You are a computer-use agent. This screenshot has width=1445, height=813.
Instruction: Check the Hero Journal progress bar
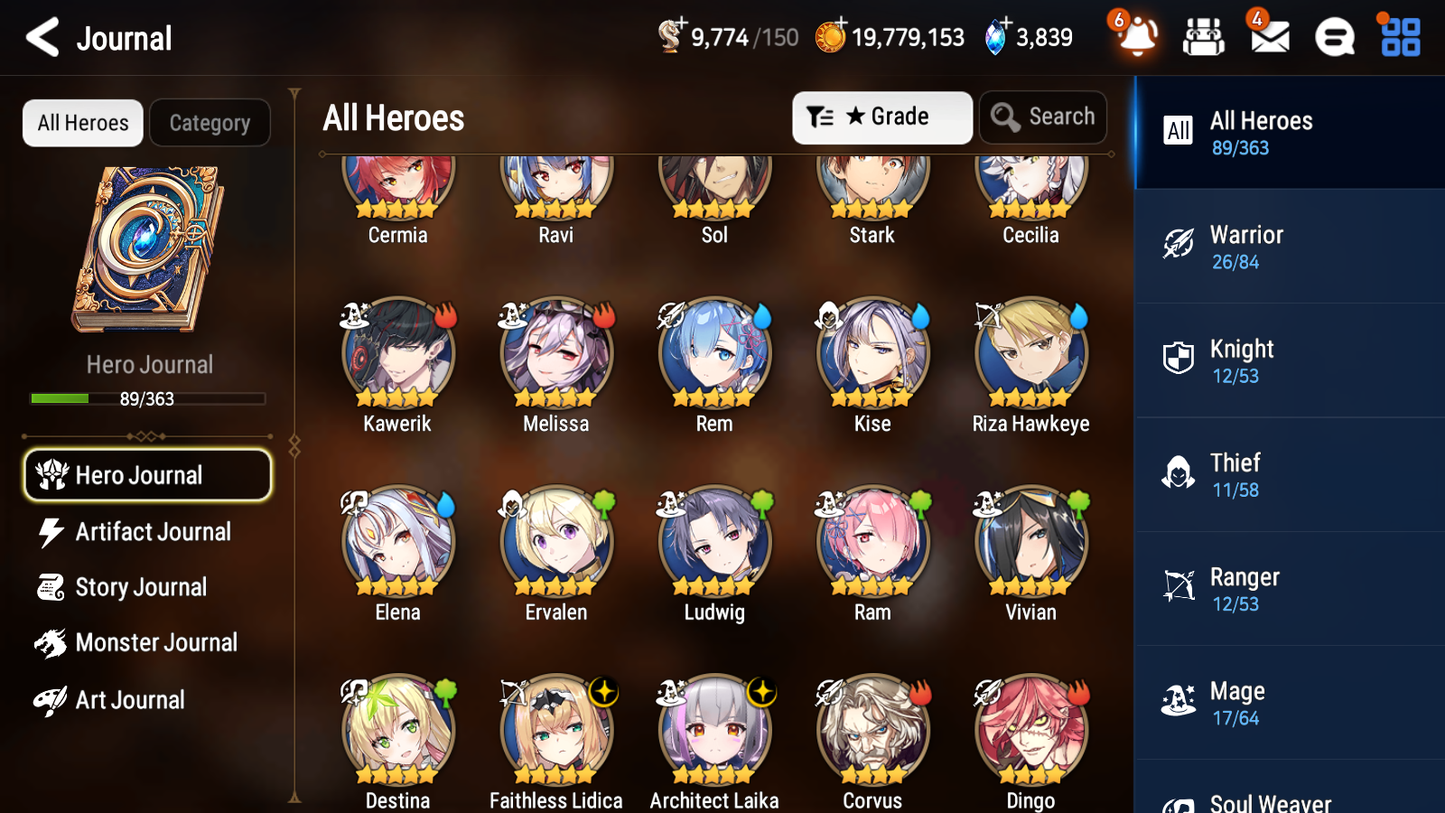coord(149,398)
